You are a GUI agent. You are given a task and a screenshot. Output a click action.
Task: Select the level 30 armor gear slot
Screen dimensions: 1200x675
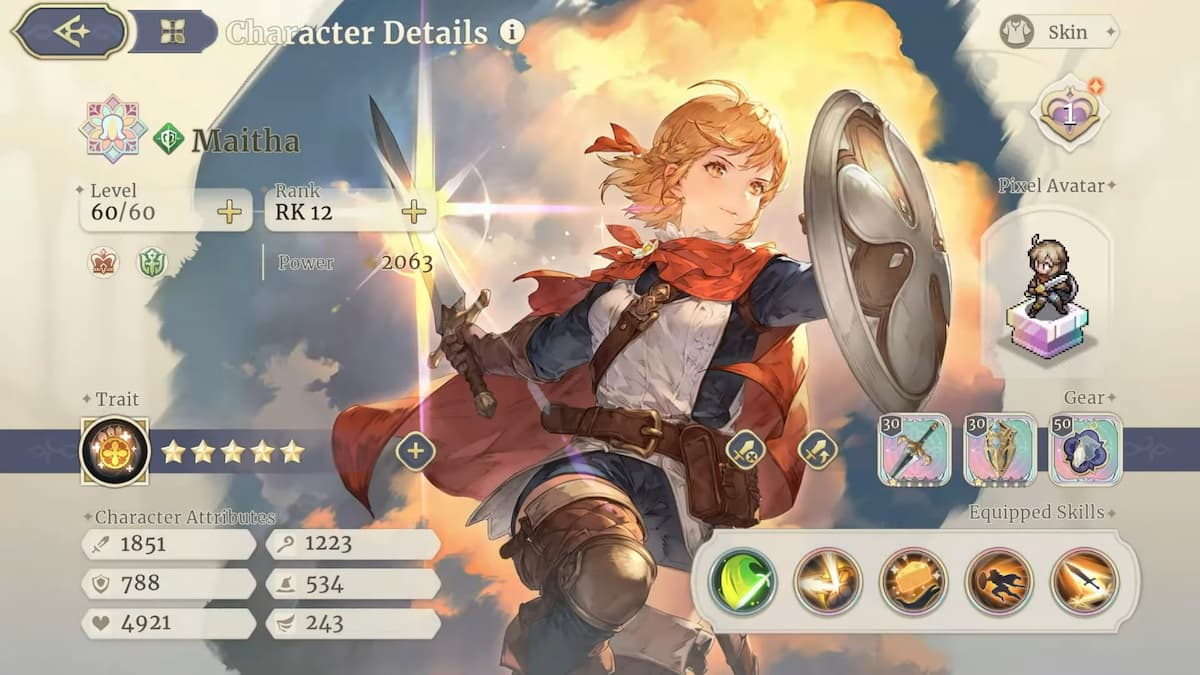(x=1000, y=450)
